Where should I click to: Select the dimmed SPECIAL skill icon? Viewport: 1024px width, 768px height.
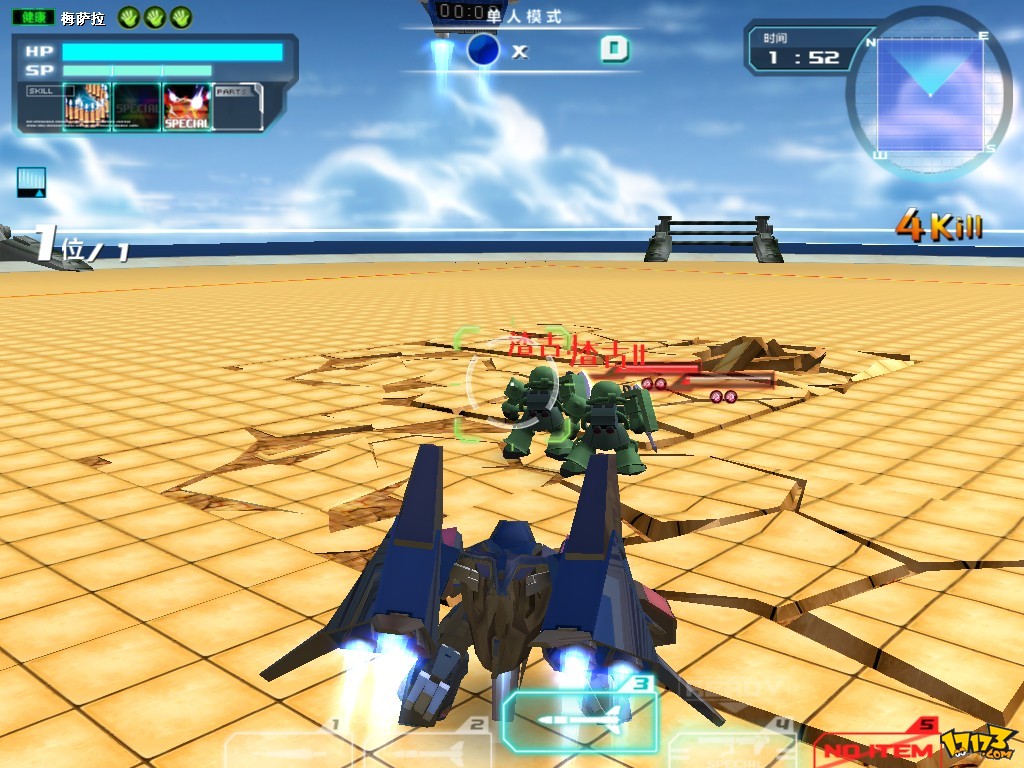(x=137, y=107)
